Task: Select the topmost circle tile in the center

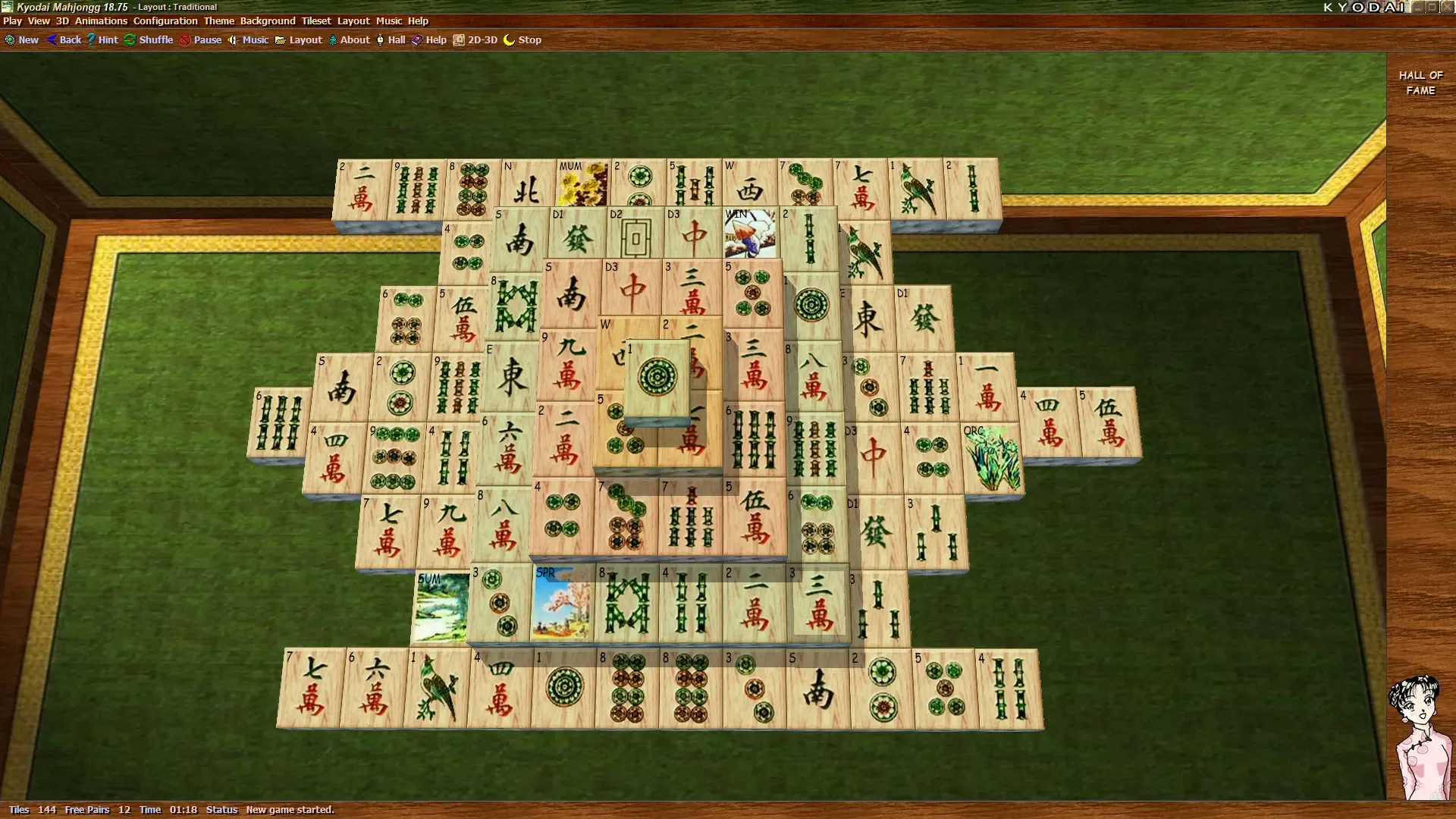Action: click(657, 377)
